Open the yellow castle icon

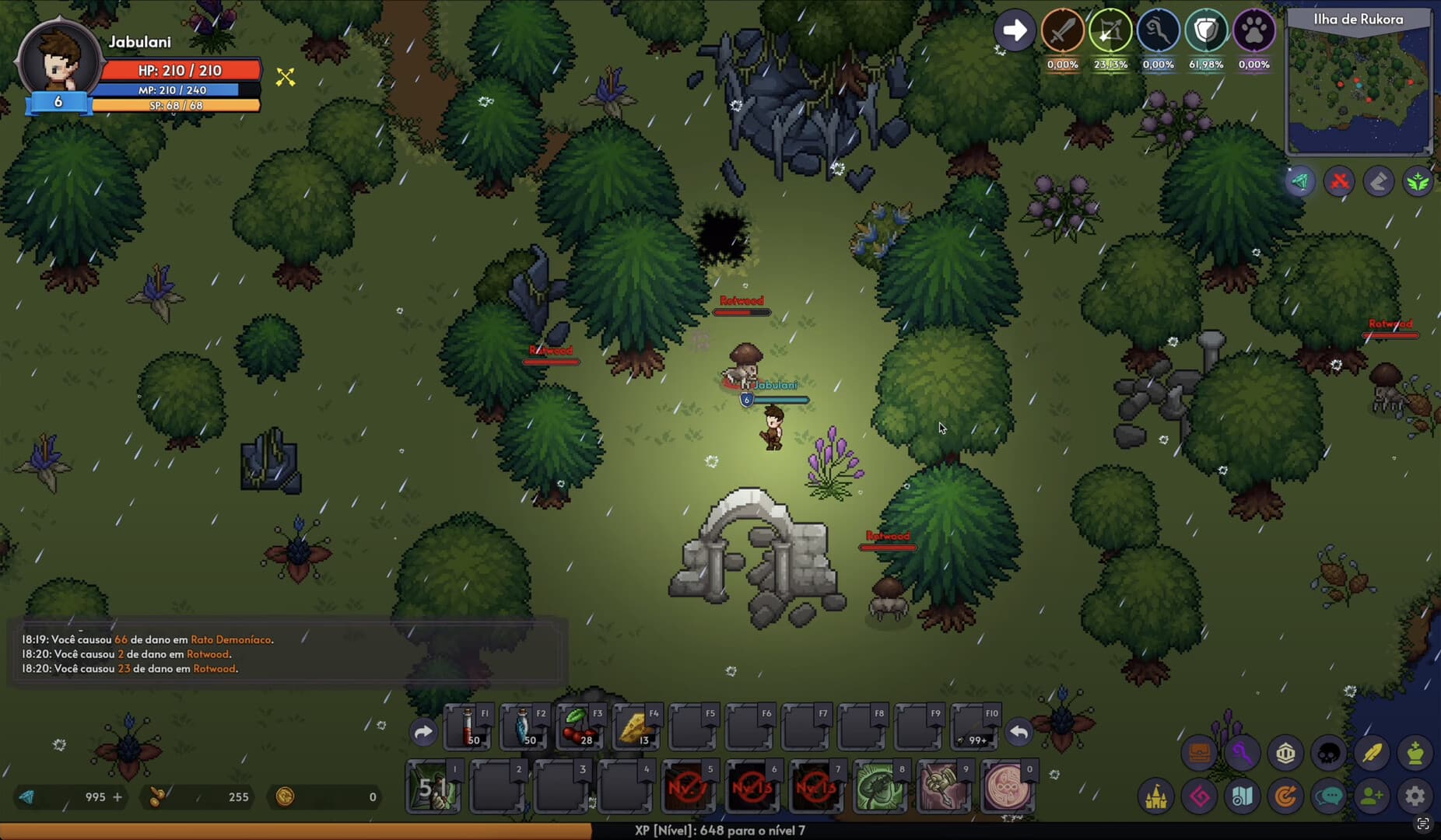tap(1159, 797)
